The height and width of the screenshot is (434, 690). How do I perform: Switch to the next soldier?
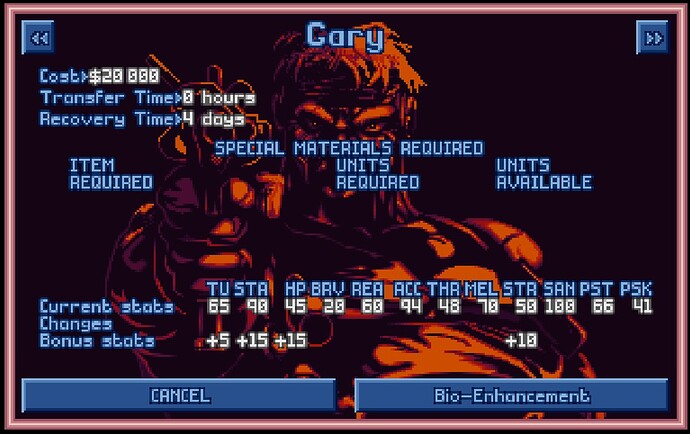click(x=651, y=38)
